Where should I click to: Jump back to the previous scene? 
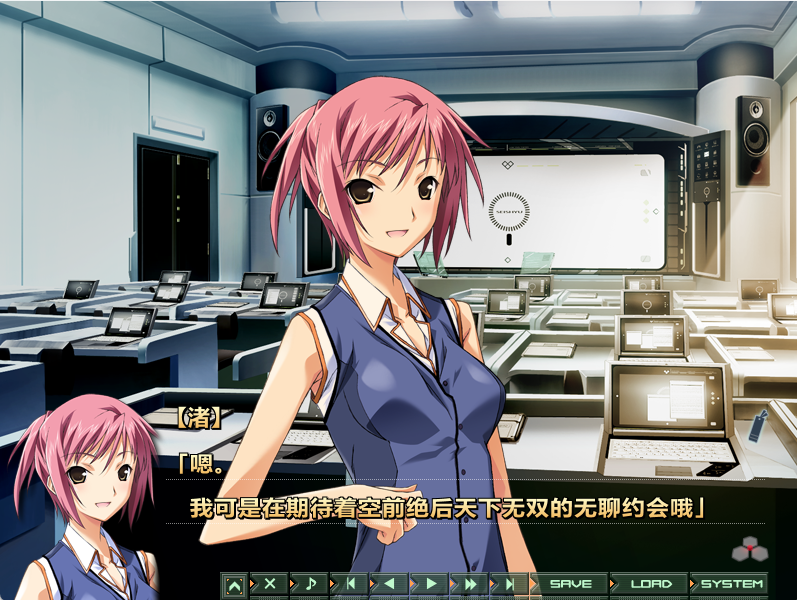point(351,583)
